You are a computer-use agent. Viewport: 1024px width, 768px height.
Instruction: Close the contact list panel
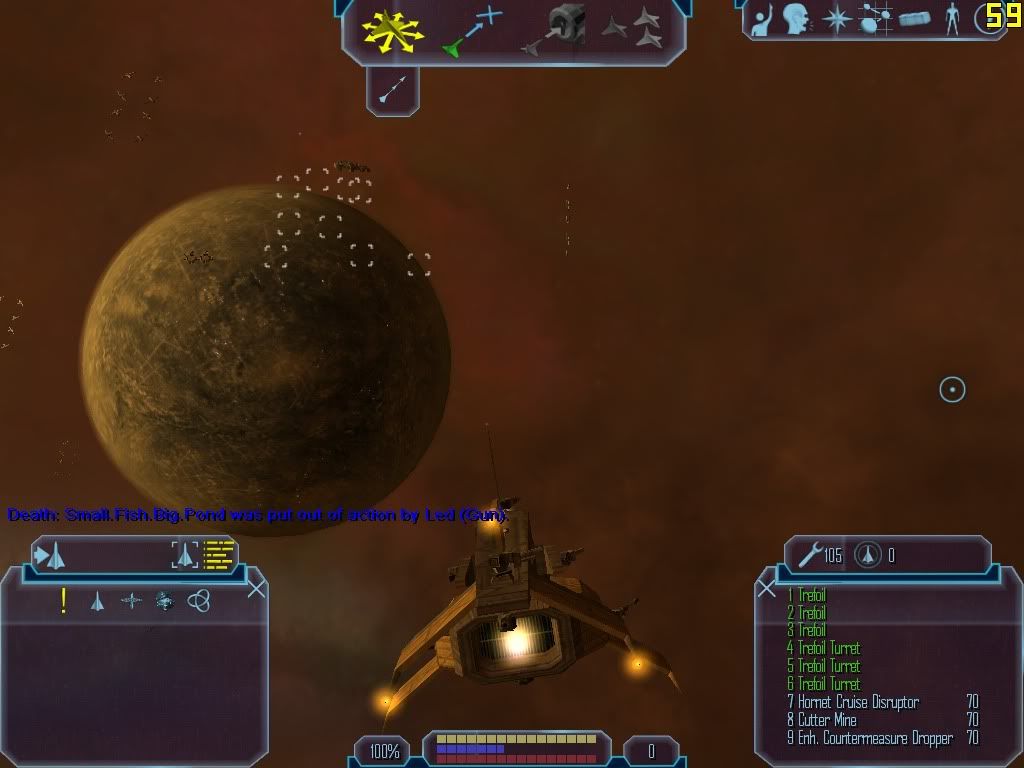tap(256, 588)
